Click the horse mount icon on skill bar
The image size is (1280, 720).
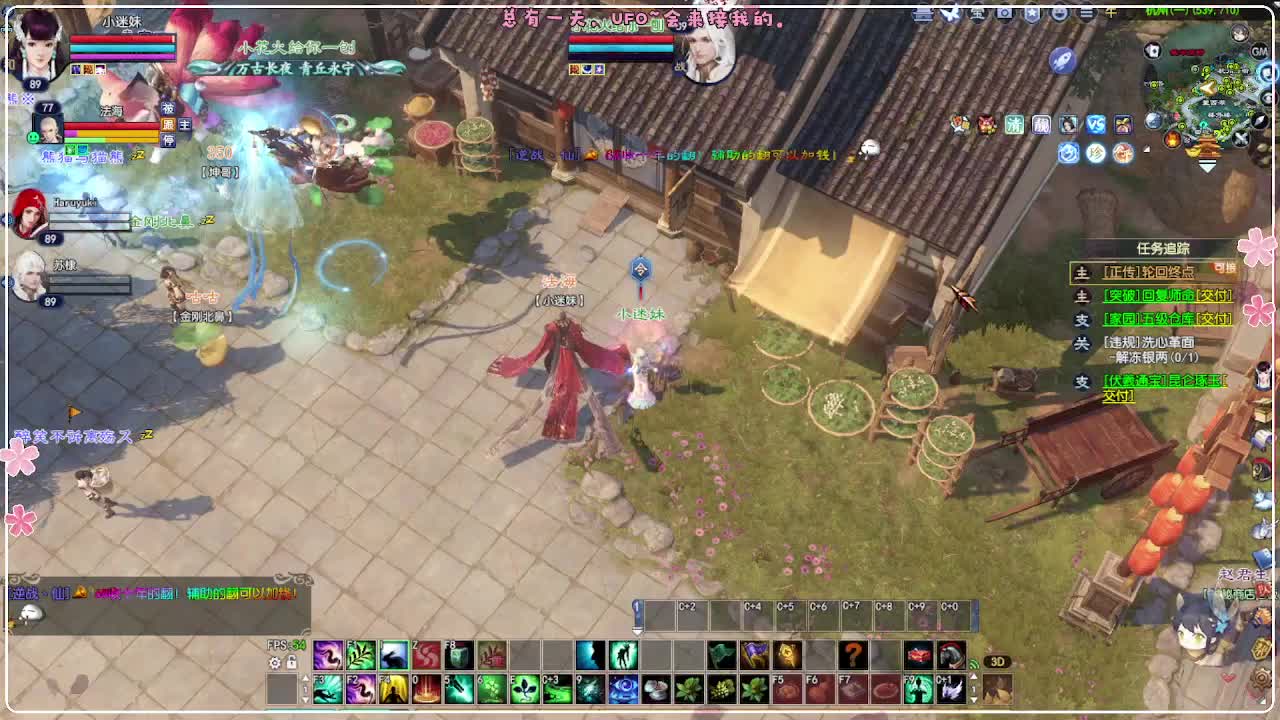[951, 653]
